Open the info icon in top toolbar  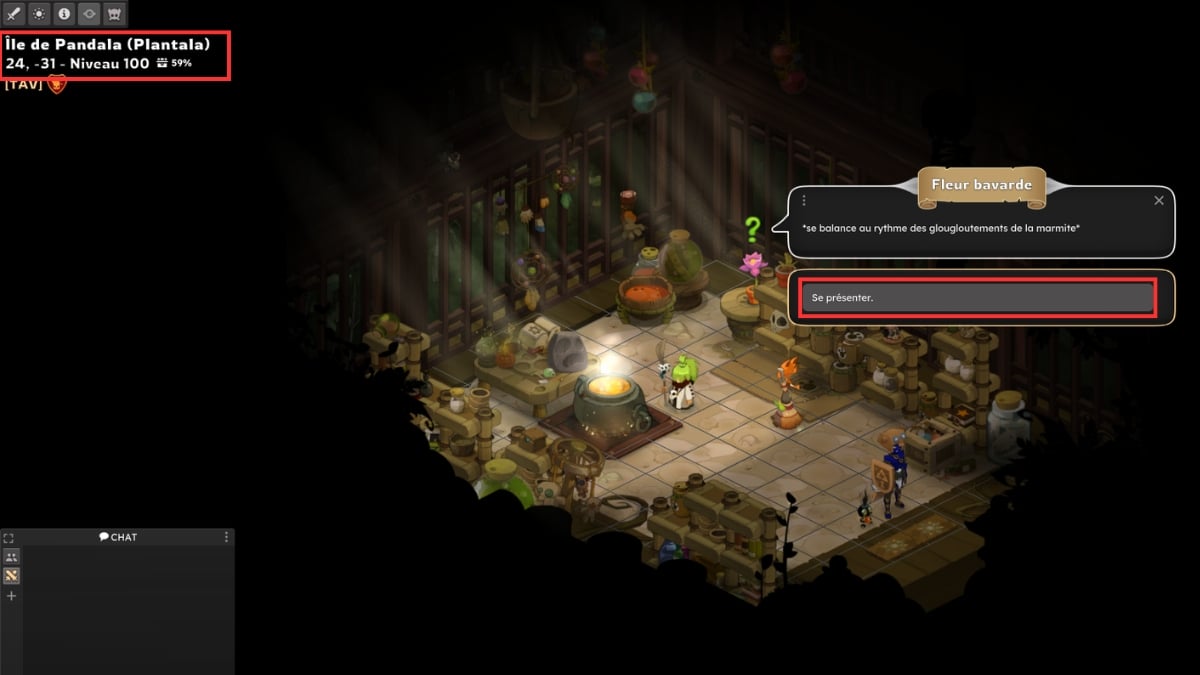pyautogui.click(x=64, y=14)
